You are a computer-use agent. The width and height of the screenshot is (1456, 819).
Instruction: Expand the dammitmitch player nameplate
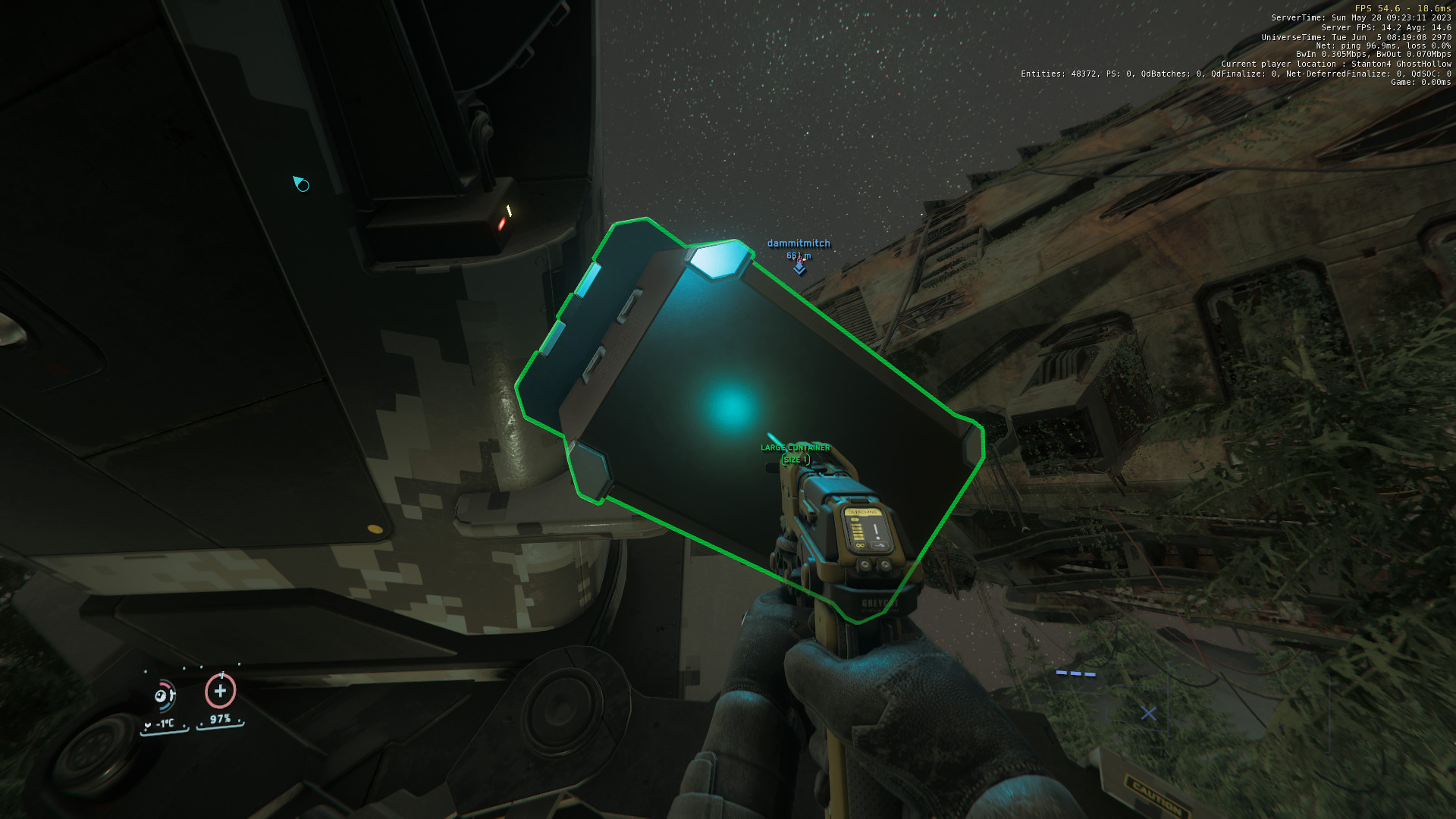point(798,244)
